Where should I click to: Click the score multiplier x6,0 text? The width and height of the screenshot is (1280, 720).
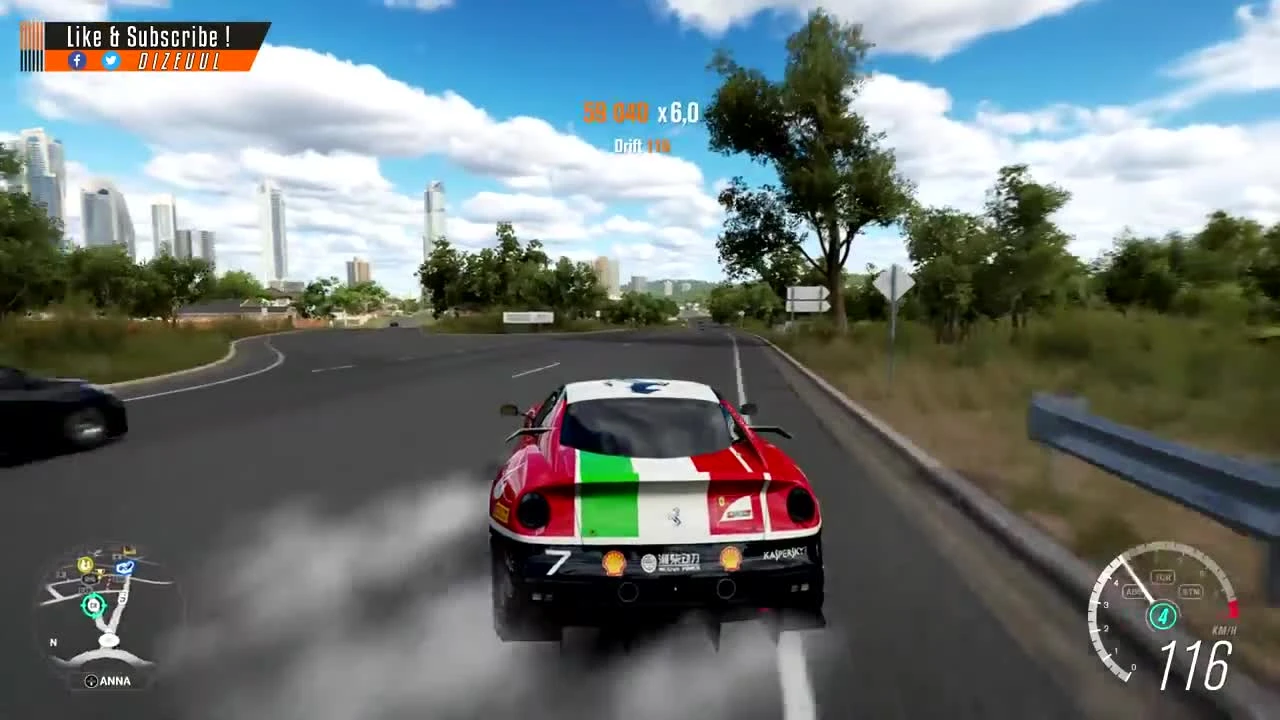point(678,113)
